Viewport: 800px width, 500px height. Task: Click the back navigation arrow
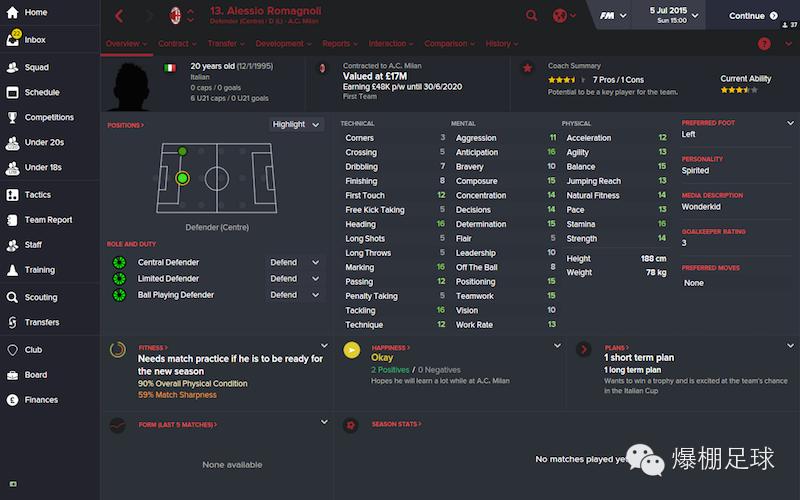[x=119, y=16]
